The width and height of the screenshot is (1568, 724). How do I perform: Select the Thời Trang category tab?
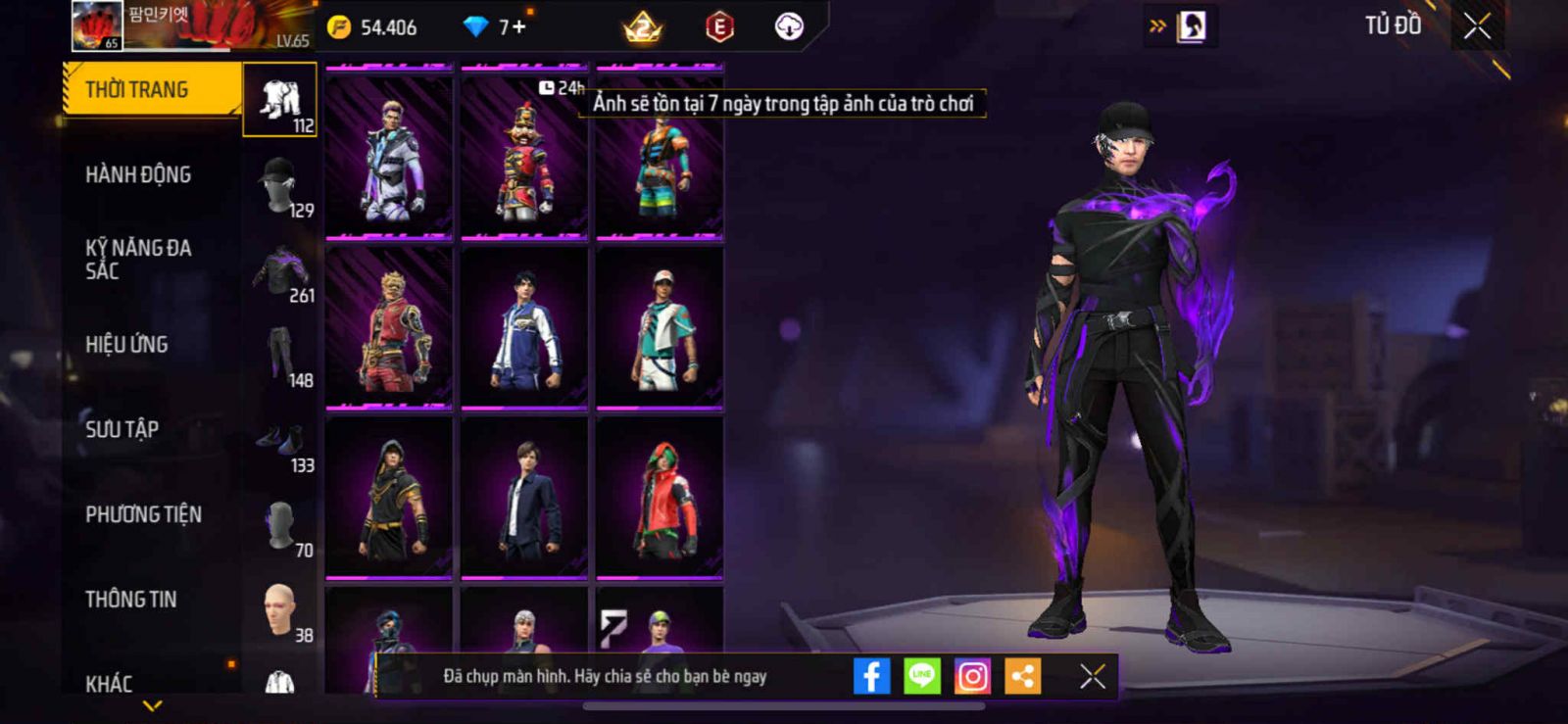(152, 90)
